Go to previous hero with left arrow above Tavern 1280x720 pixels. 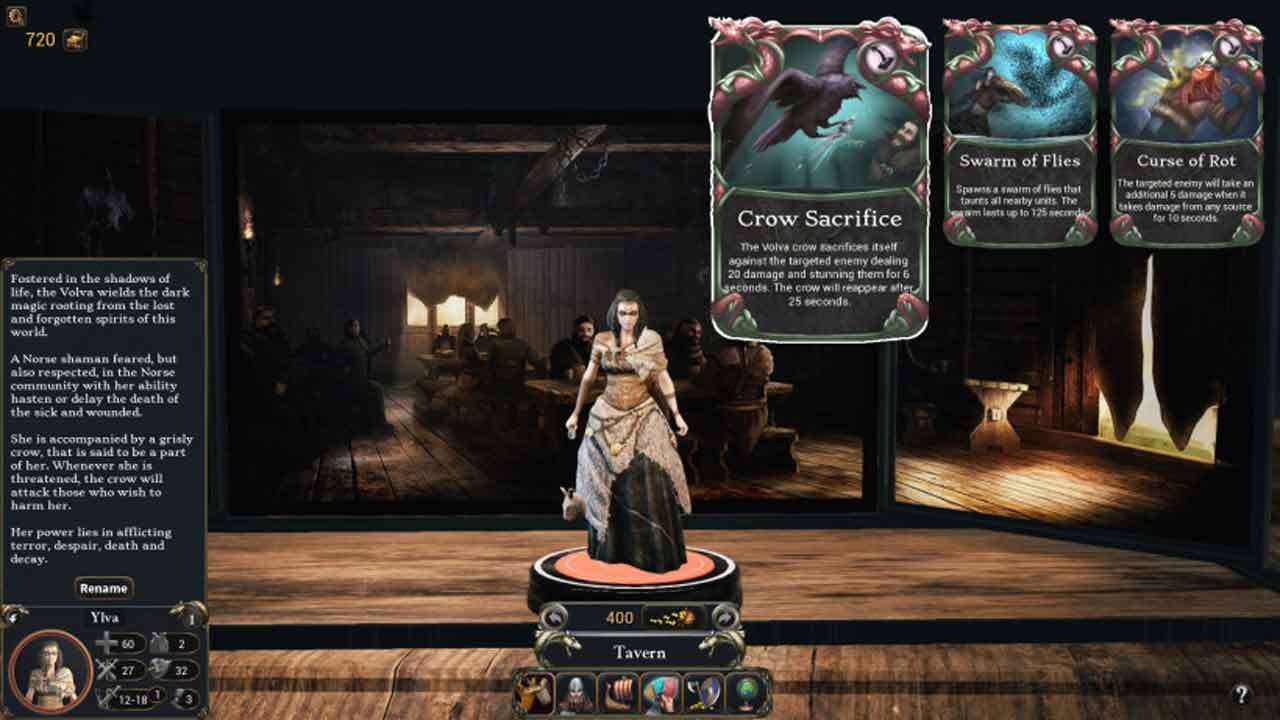[x=552, y=617]
